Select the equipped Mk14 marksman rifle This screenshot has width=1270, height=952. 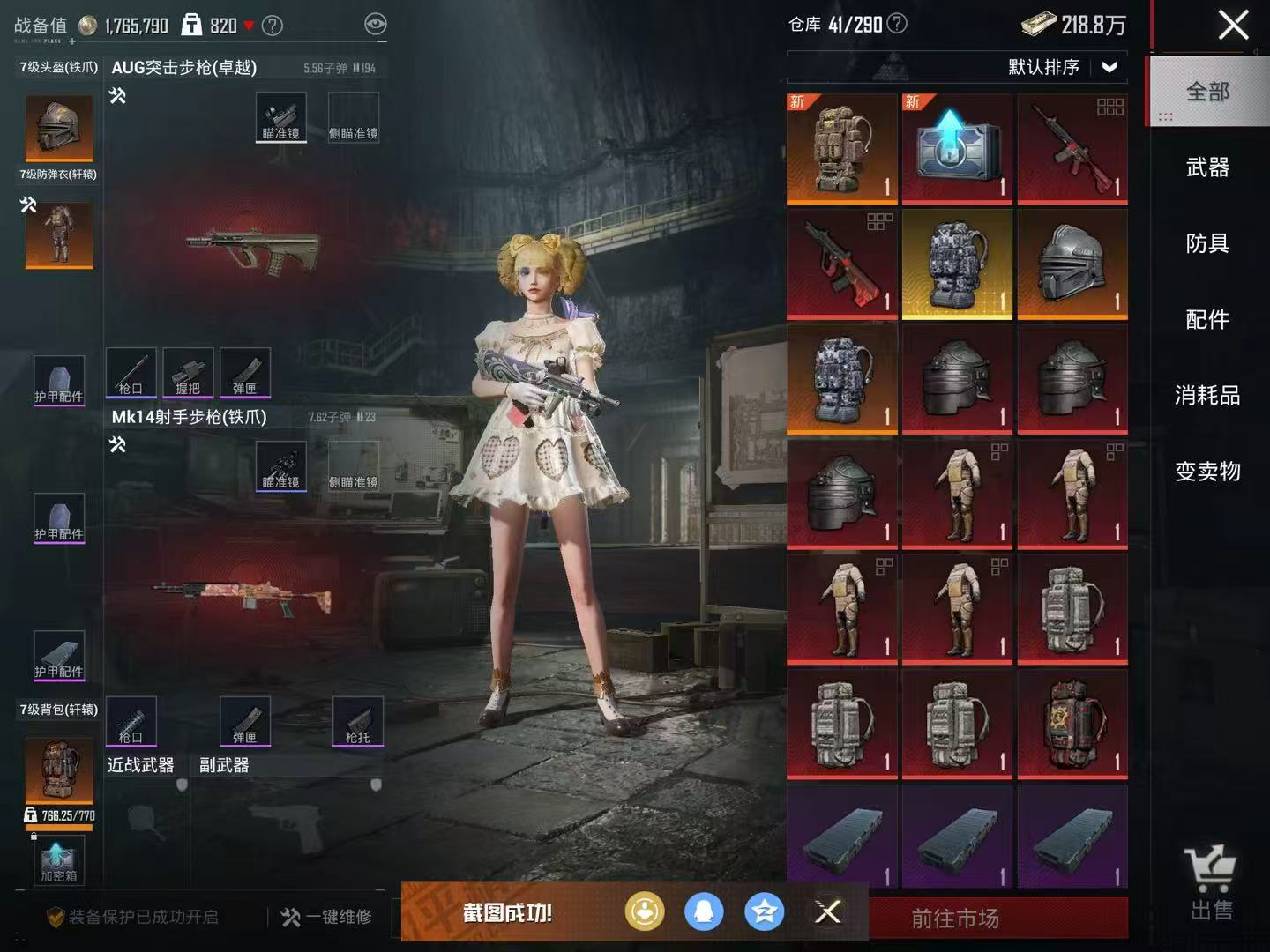[243, 596]
